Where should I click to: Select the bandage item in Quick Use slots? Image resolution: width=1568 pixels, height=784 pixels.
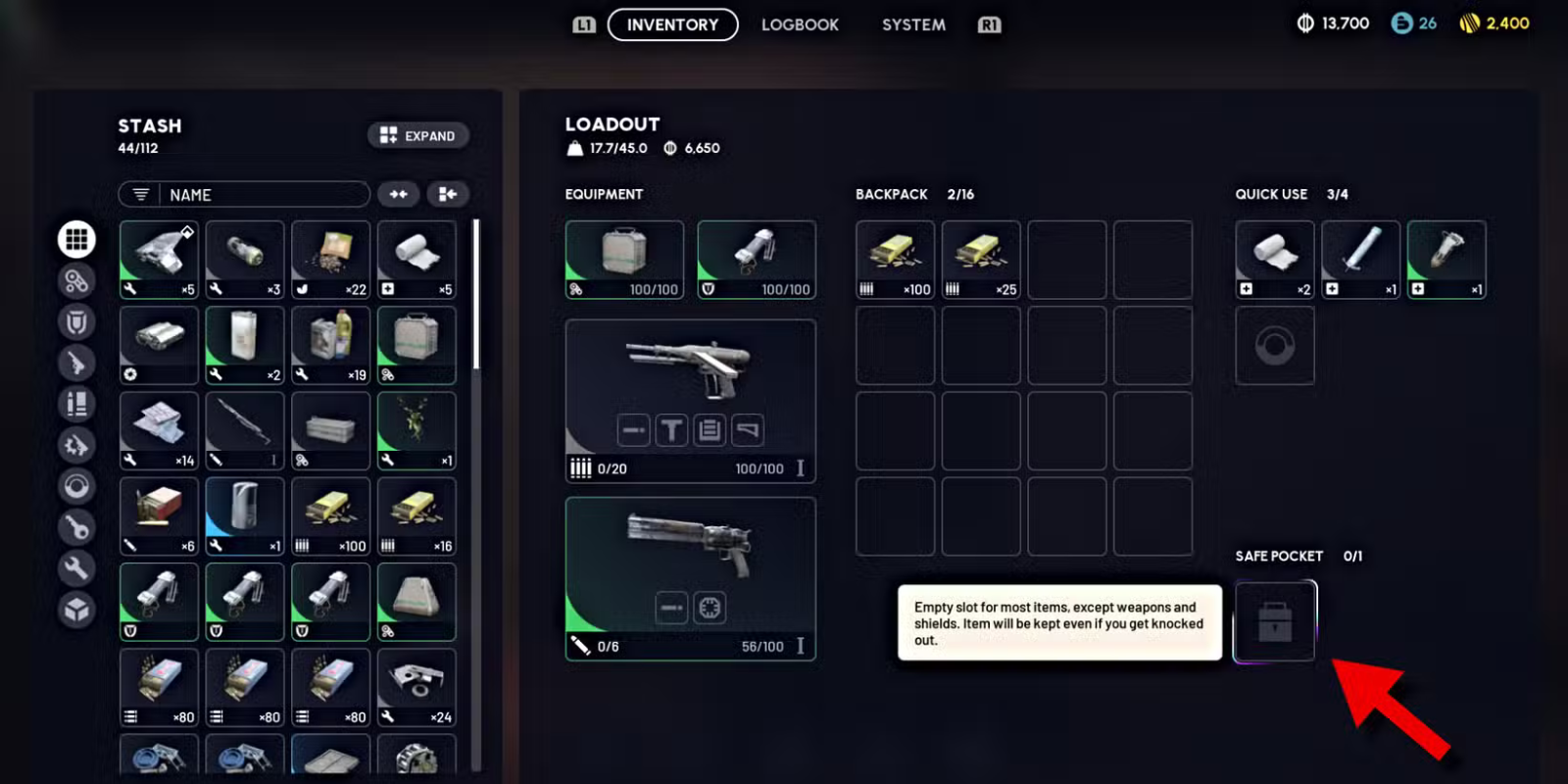[1274, 257]
